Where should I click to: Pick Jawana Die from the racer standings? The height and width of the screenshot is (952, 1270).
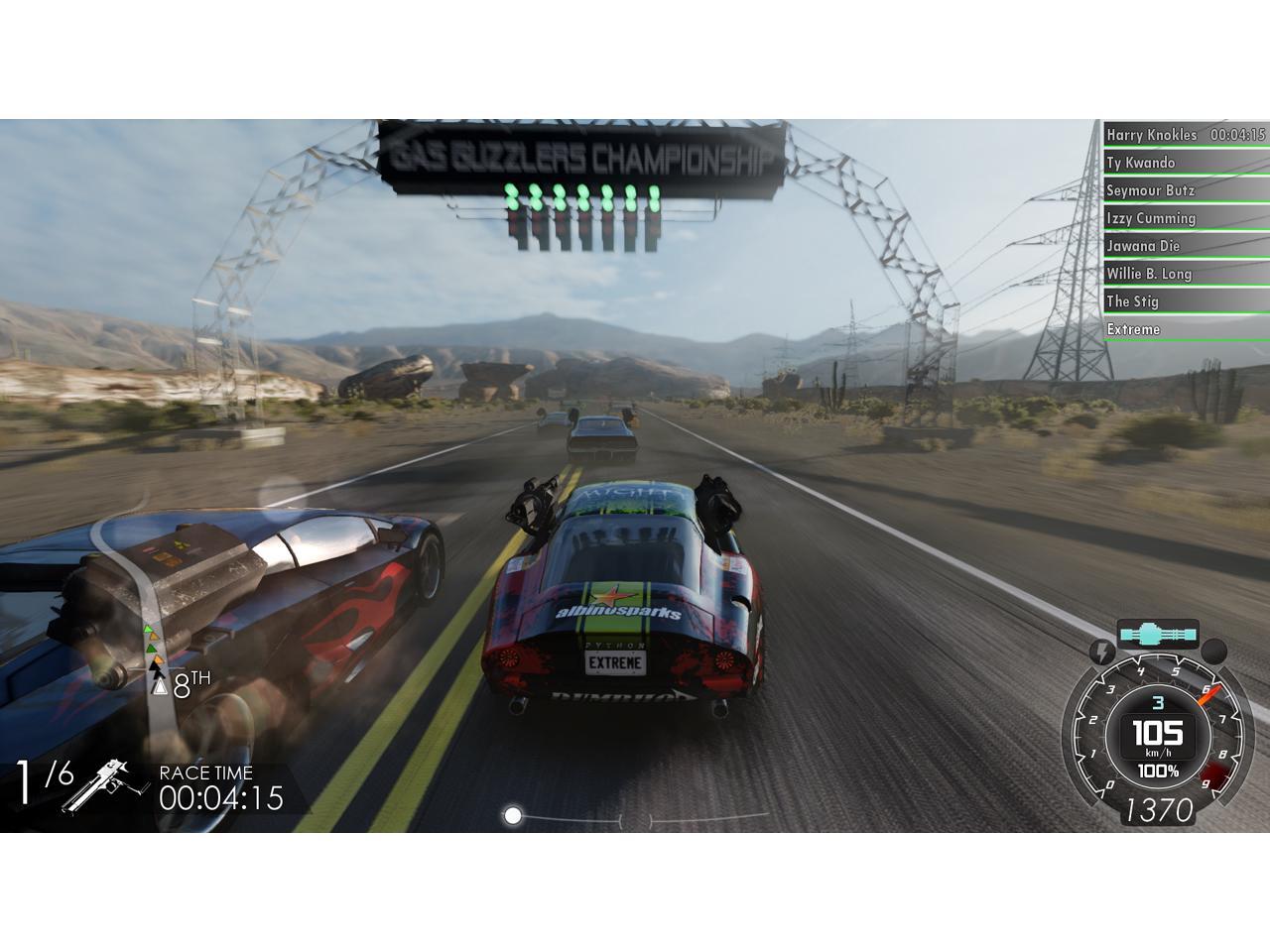point(1185,246)
